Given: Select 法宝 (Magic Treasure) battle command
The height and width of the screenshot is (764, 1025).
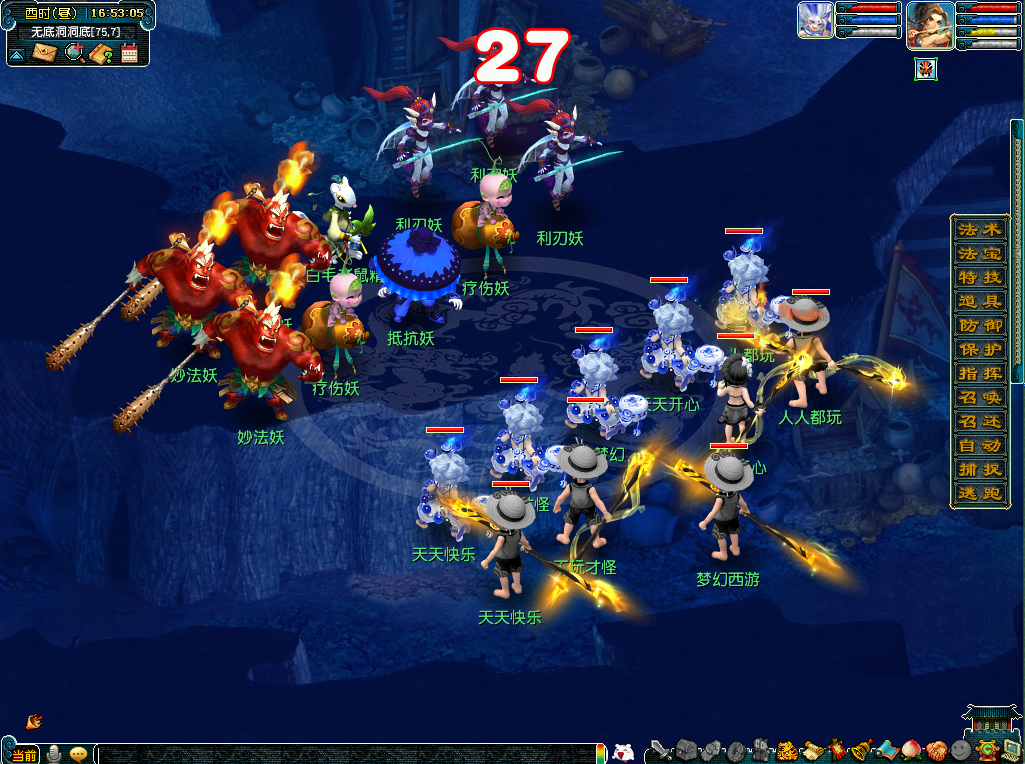Looking at the screenshot, I should coord(979,253).
